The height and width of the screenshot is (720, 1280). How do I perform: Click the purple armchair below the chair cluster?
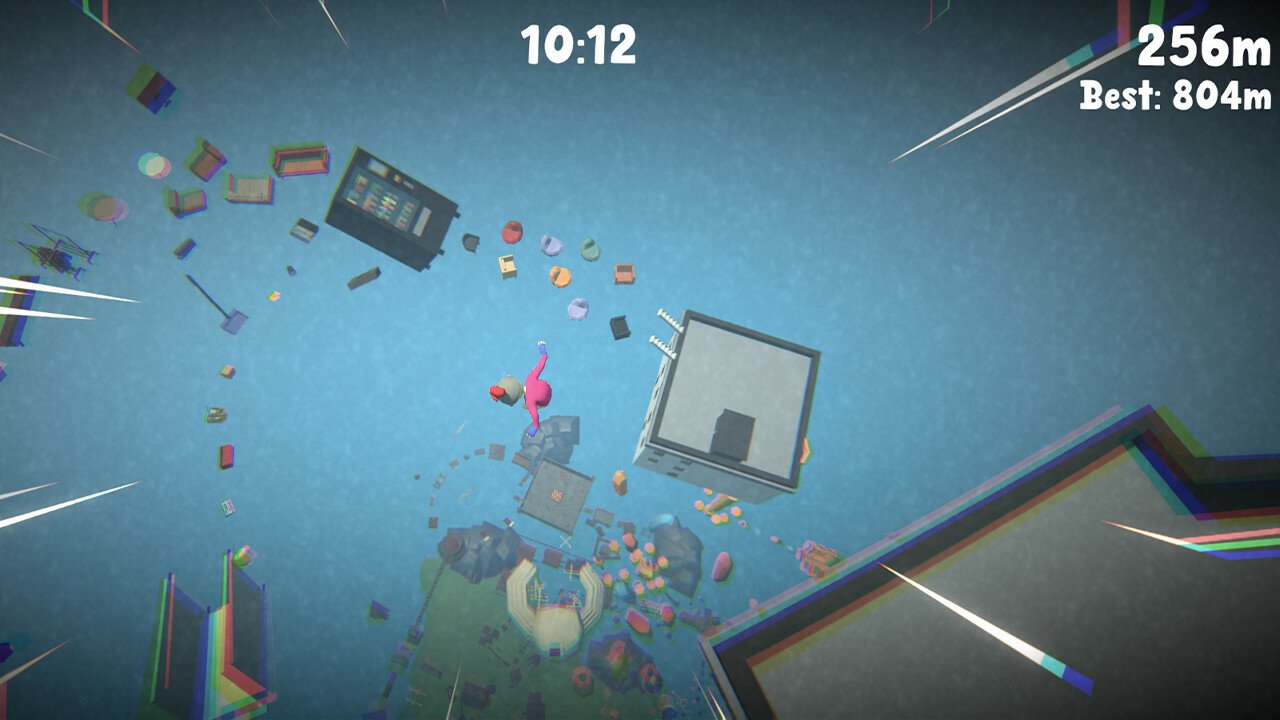(x=577, y=310)
